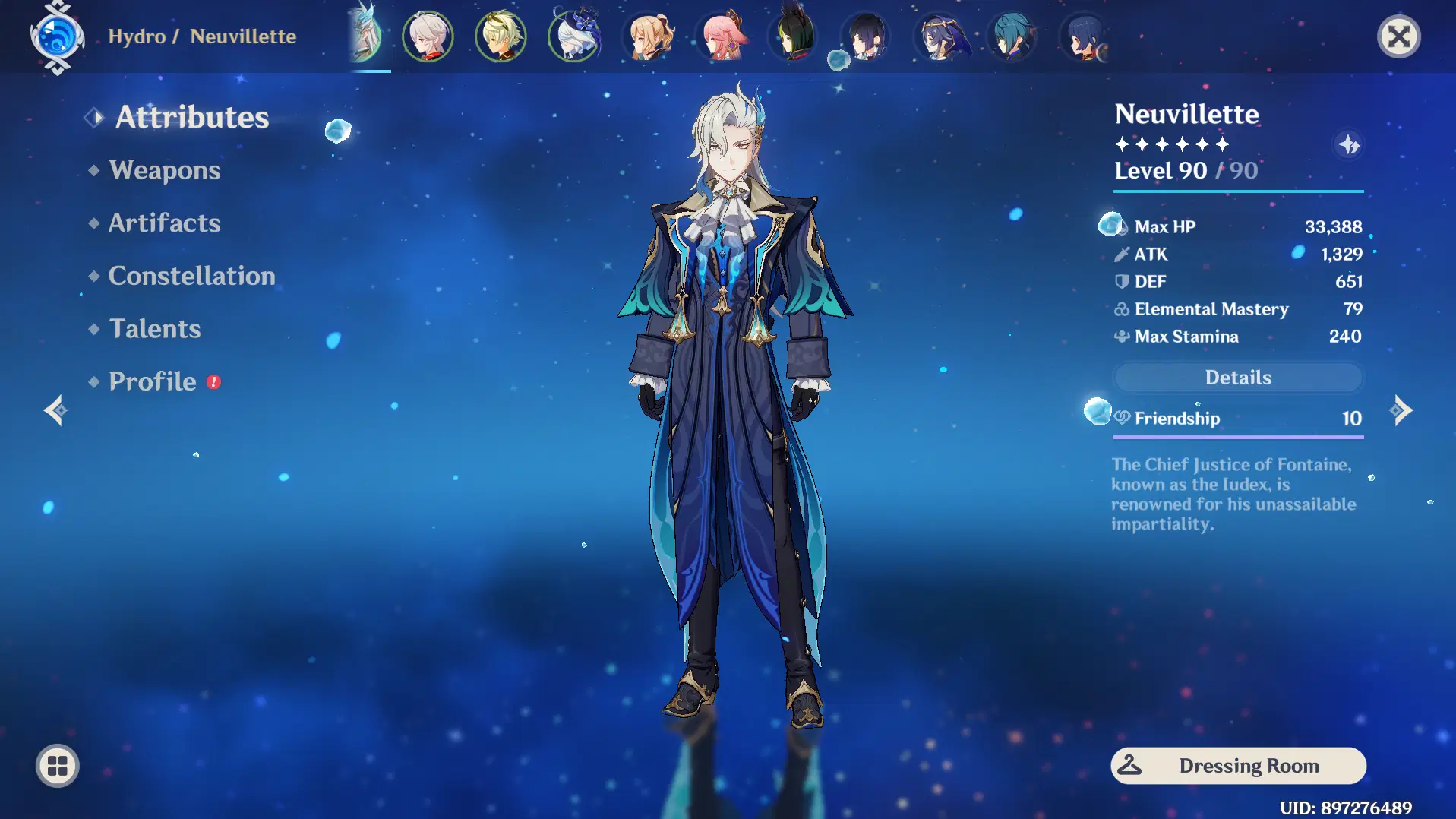
Task: Click the Friendship level 10 progress bar
Action: (1237, 437)
